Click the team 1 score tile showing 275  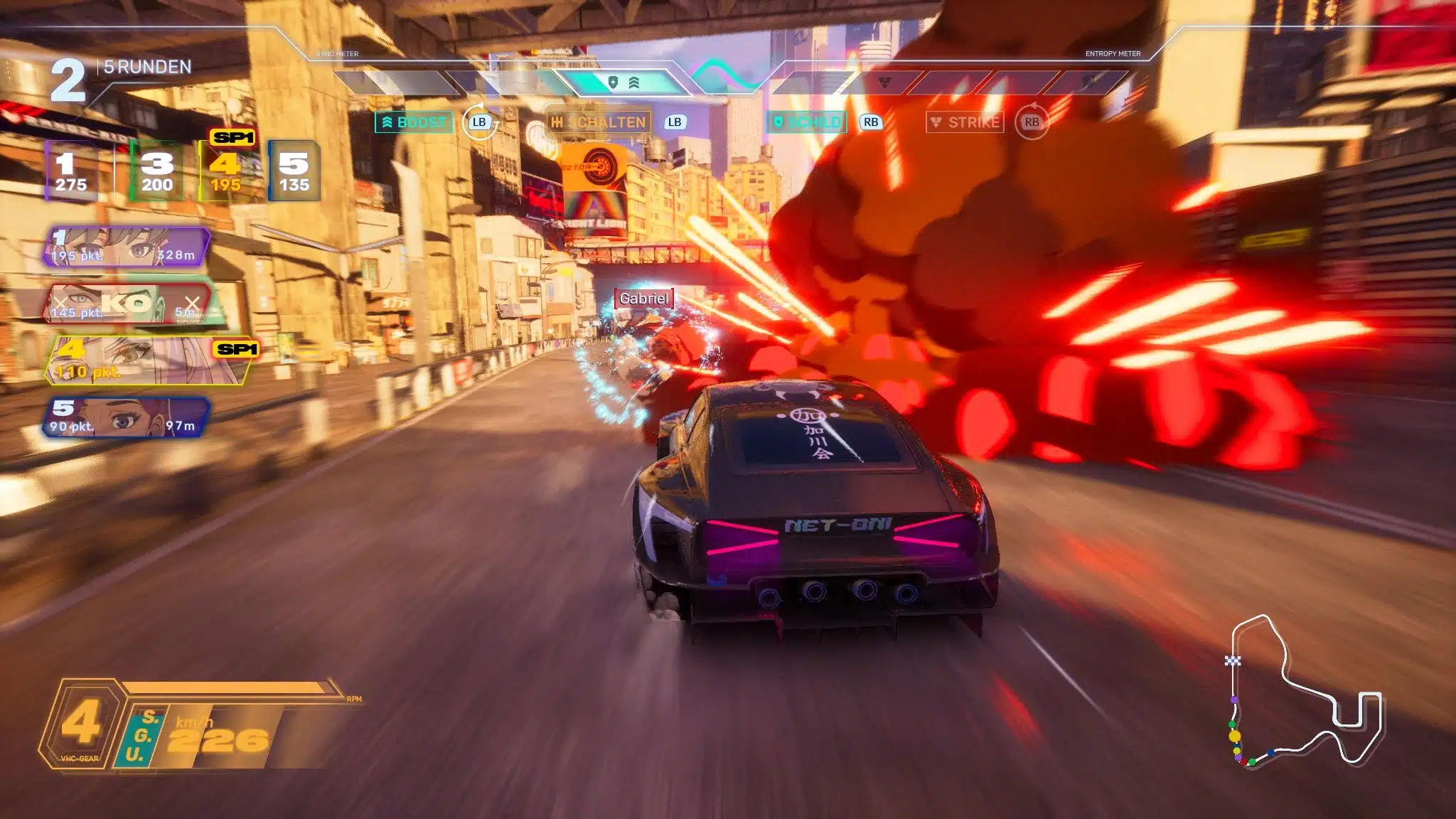70,172
